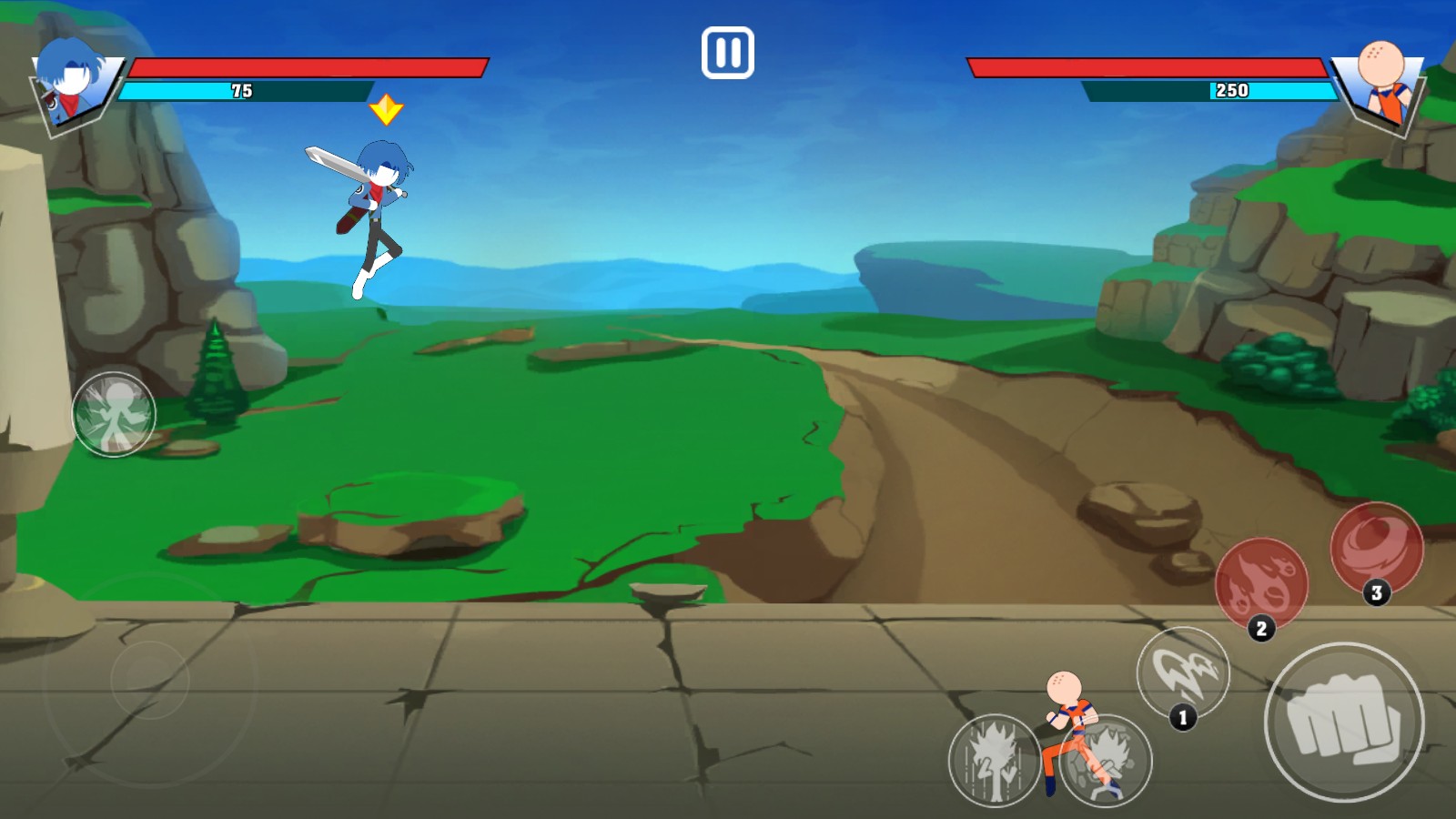The image size is (1456, 819).
Task: Tap the fist punch attack button
Action: (x=1344, y=722)
